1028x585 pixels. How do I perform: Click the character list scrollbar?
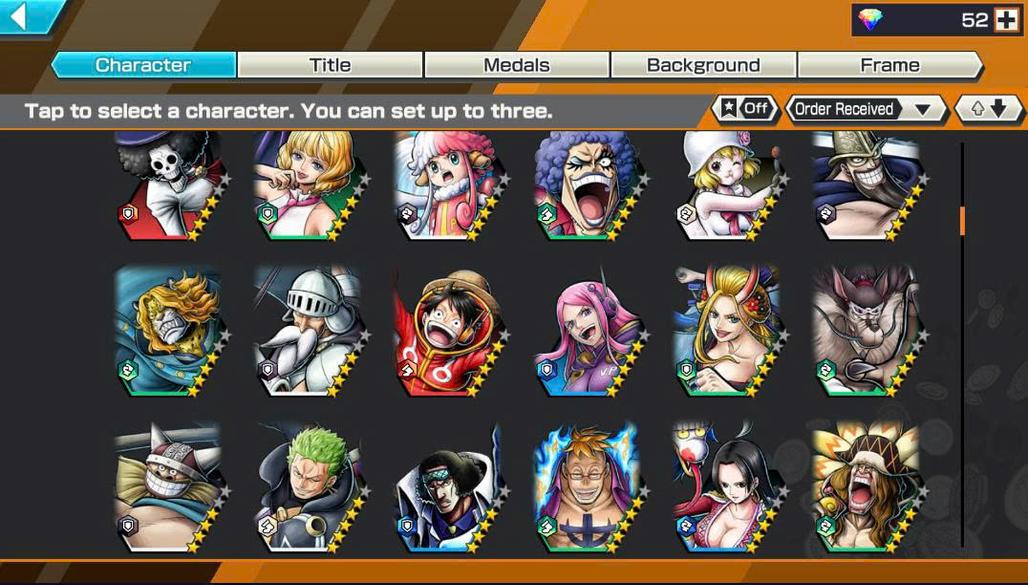pyautogui.click(x=962, y=220)
